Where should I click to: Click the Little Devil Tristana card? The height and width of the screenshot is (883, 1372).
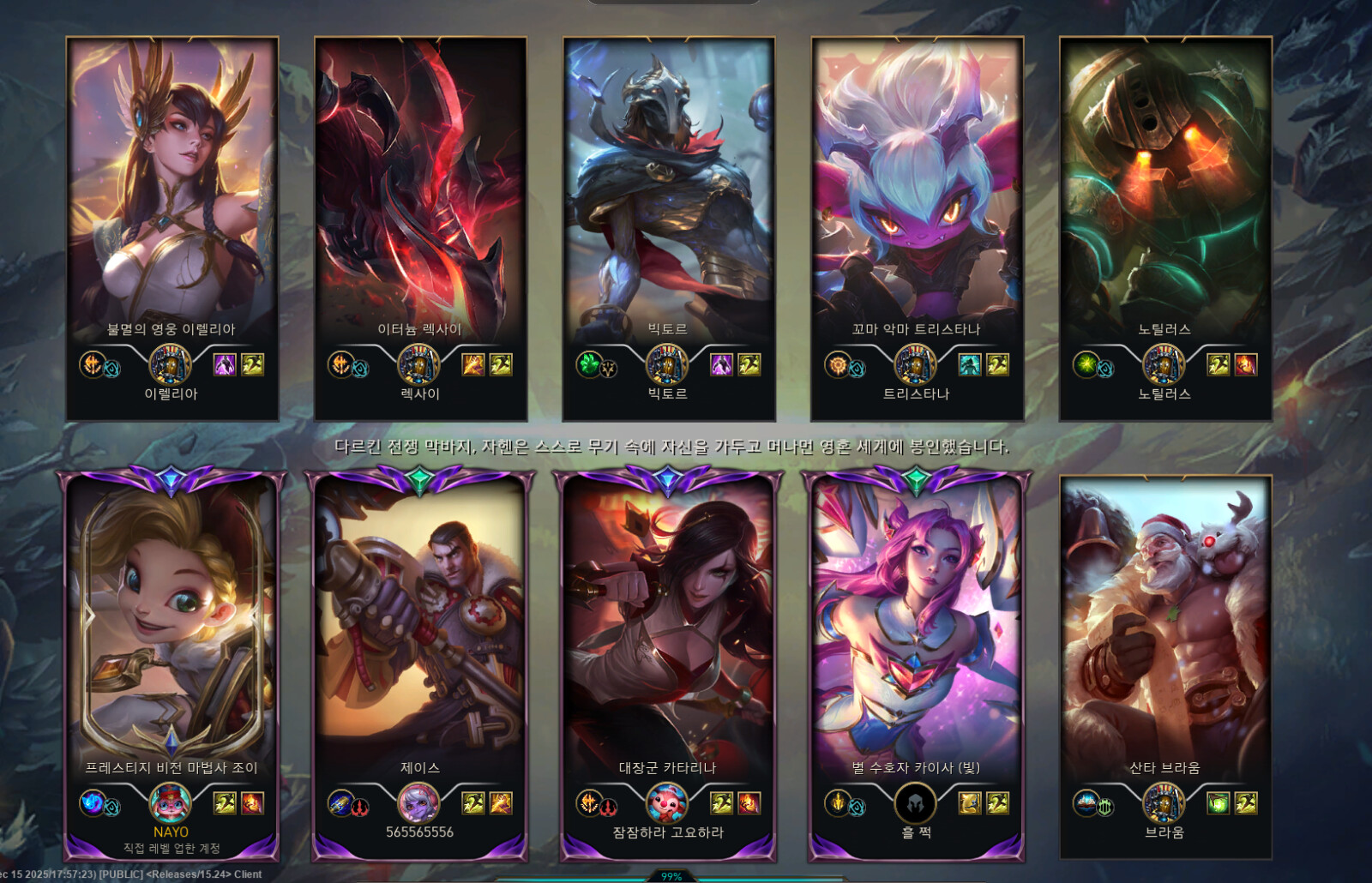point(917,197)
